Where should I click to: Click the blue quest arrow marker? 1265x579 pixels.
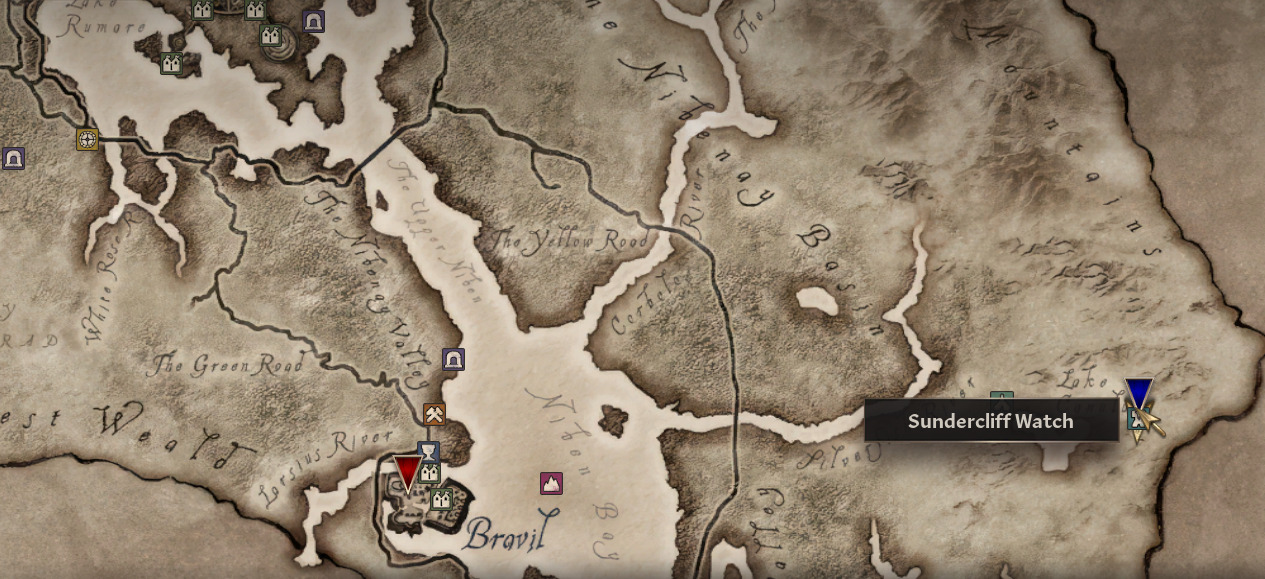1138,393
